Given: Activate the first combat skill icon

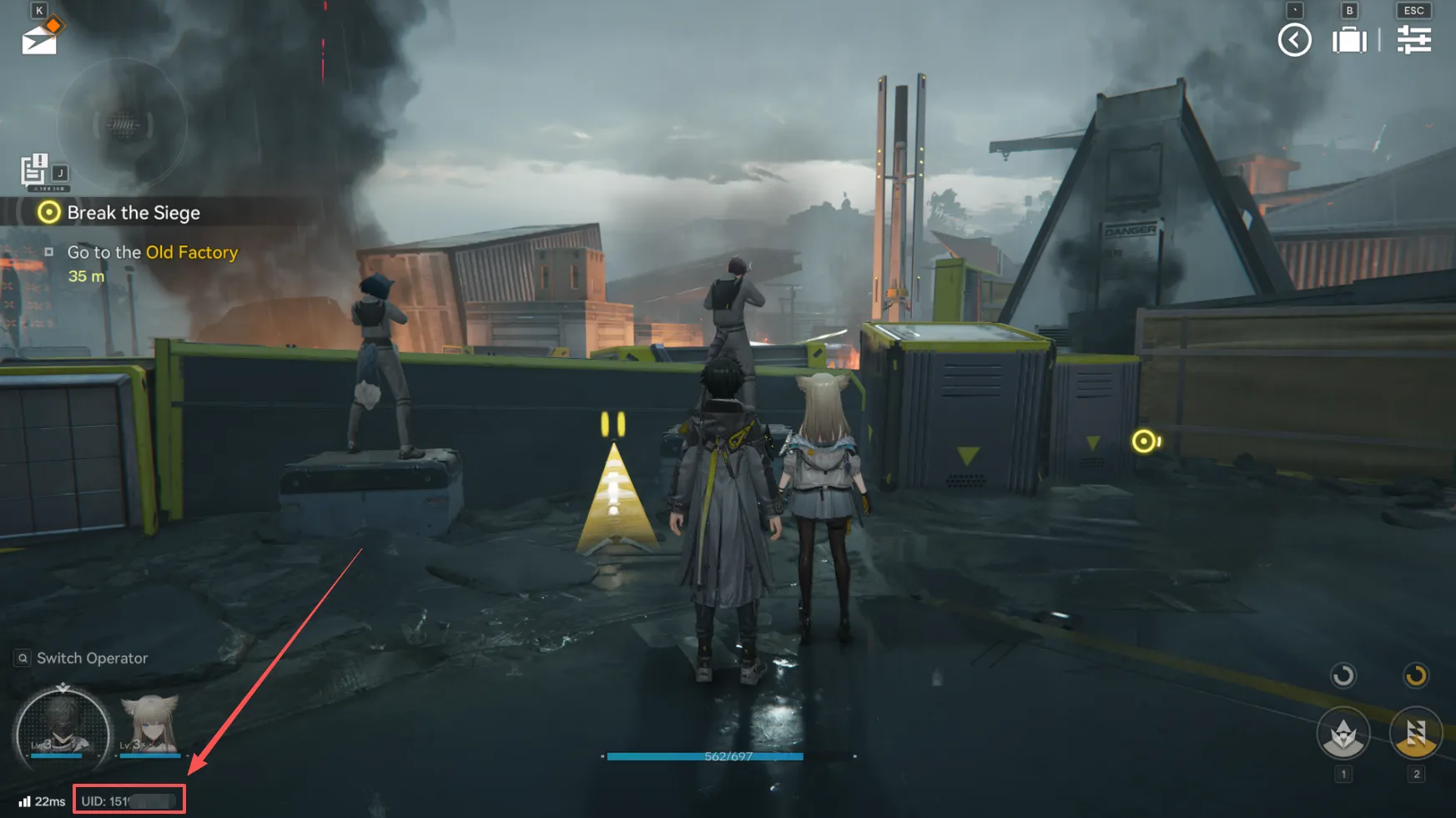Looking at the screenshot, I should click(1343, 735).
